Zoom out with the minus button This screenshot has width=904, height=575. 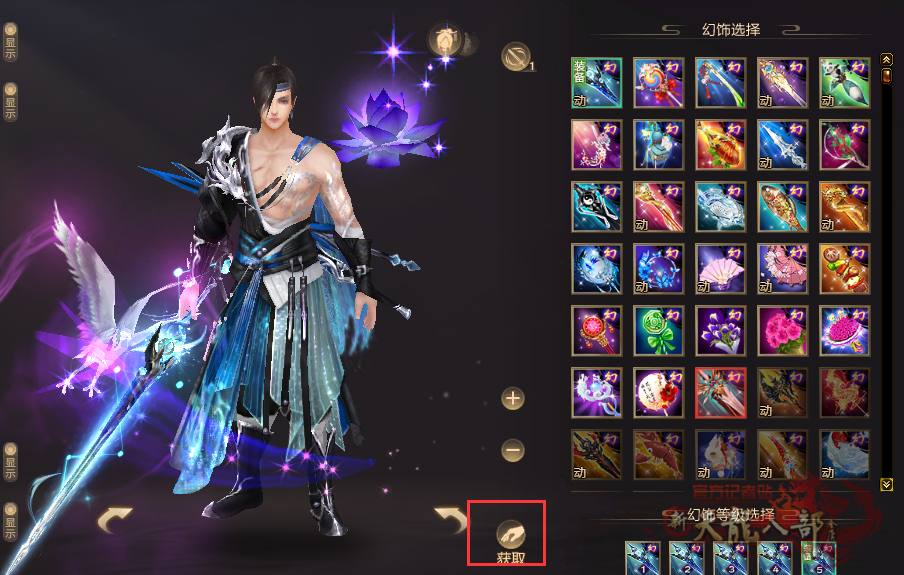pos(513,451)
